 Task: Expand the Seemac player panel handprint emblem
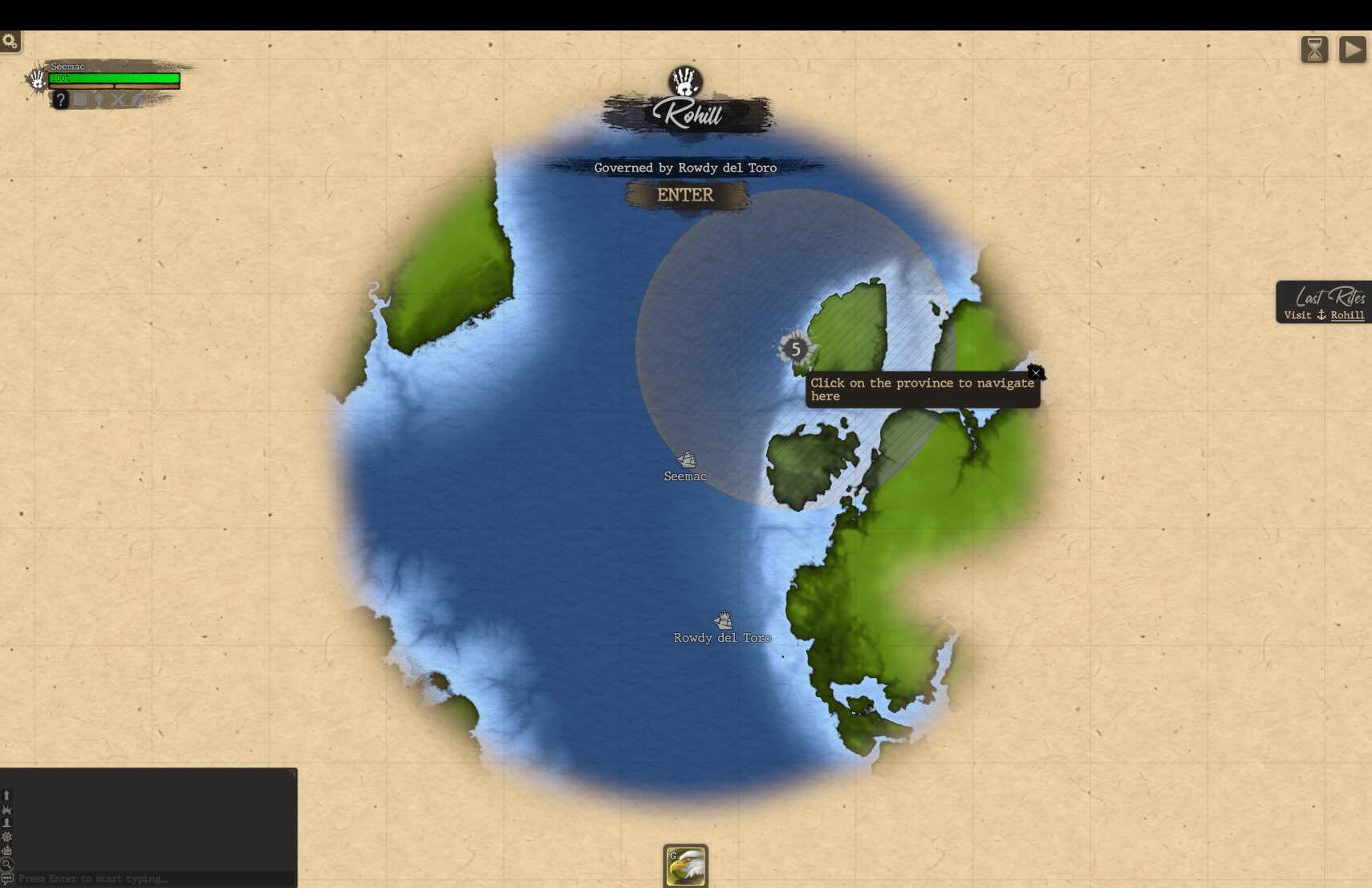tap(37, 81)
